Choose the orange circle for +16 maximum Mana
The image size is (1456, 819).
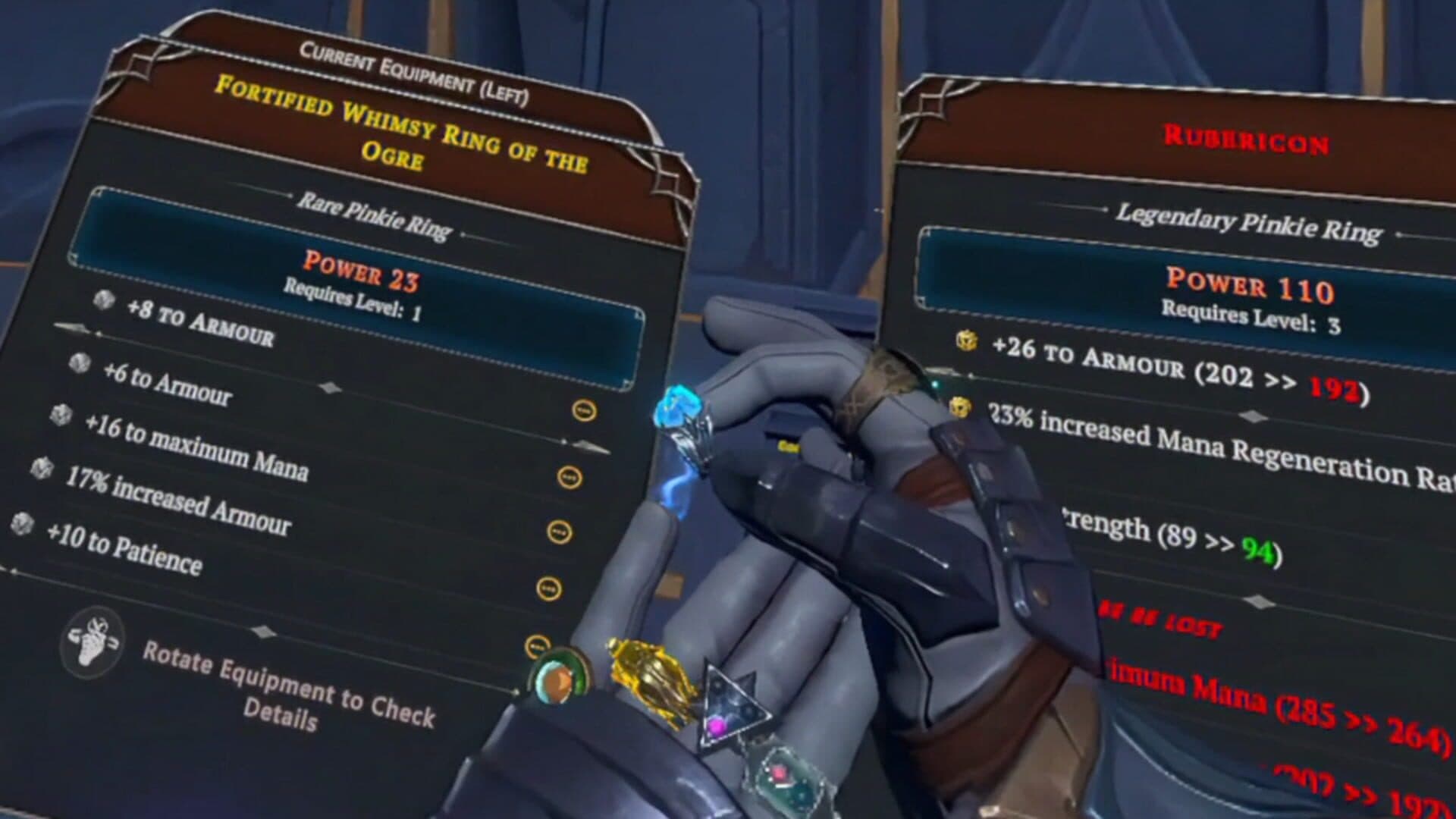click(x=559, y=532)
